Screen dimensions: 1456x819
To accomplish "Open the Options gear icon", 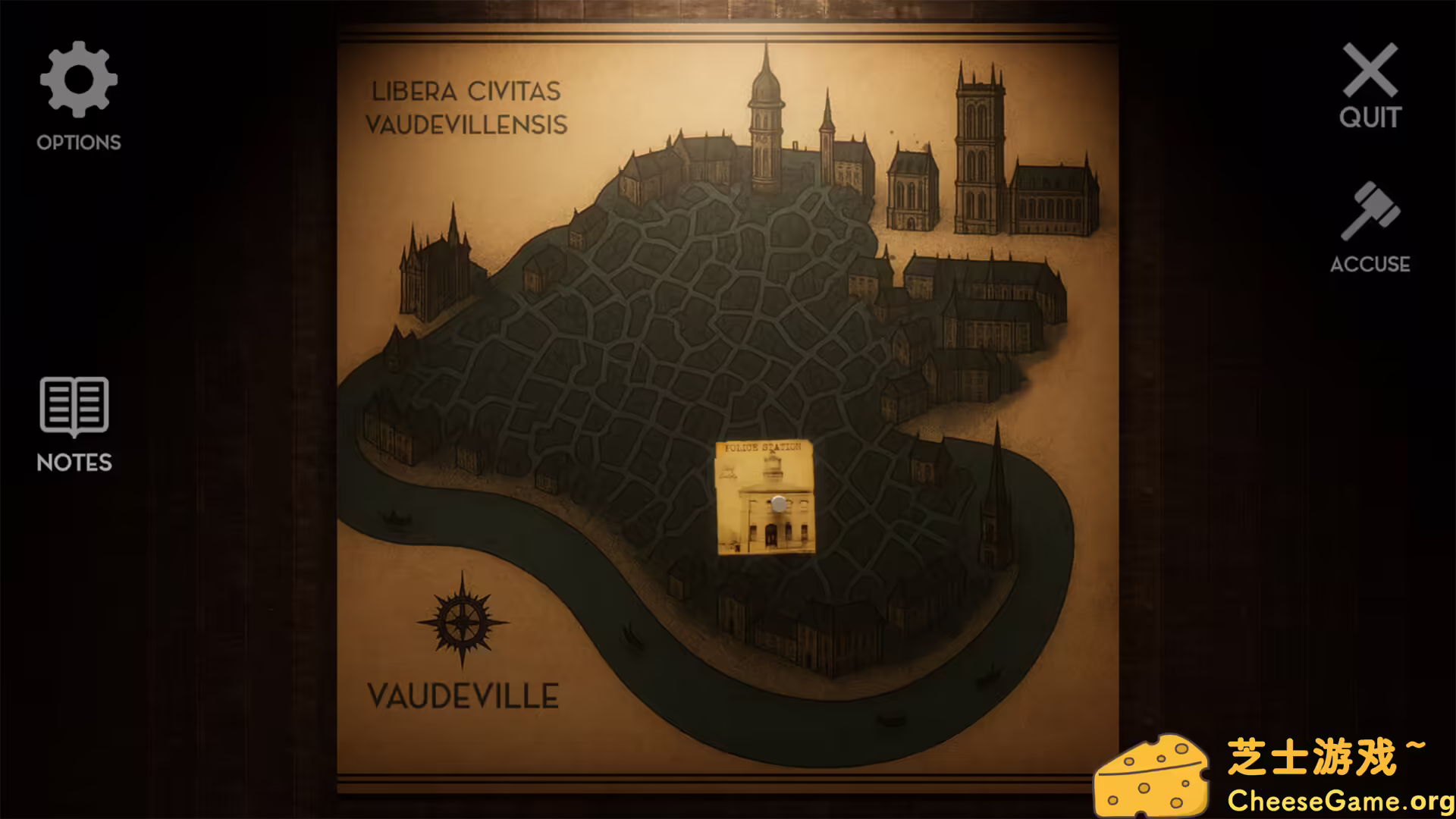I will [78, 78].
